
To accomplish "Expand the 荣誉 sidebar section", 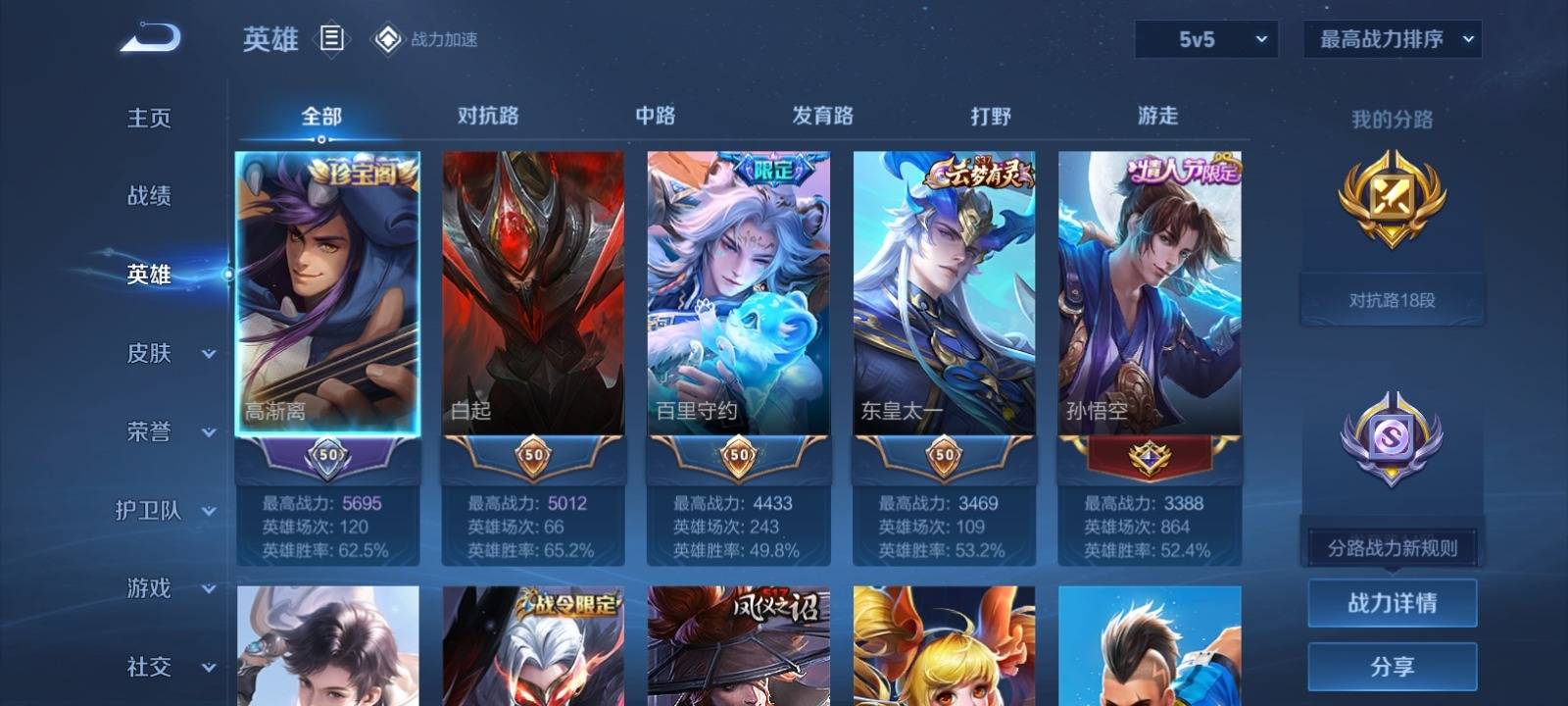I will point(167,431).
